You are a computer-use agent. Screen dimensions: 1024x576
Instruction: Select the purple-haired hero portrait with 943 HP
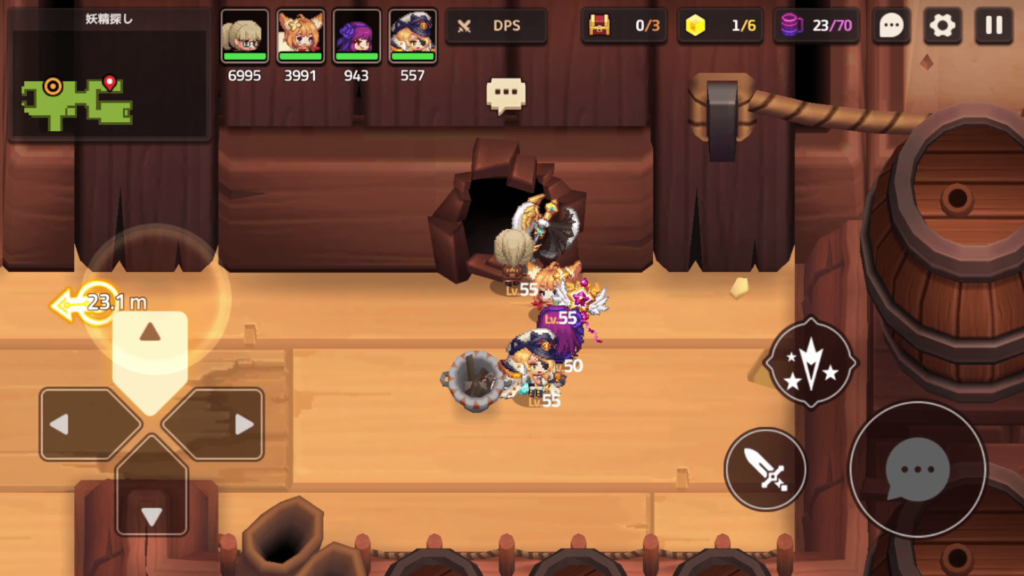356,37
